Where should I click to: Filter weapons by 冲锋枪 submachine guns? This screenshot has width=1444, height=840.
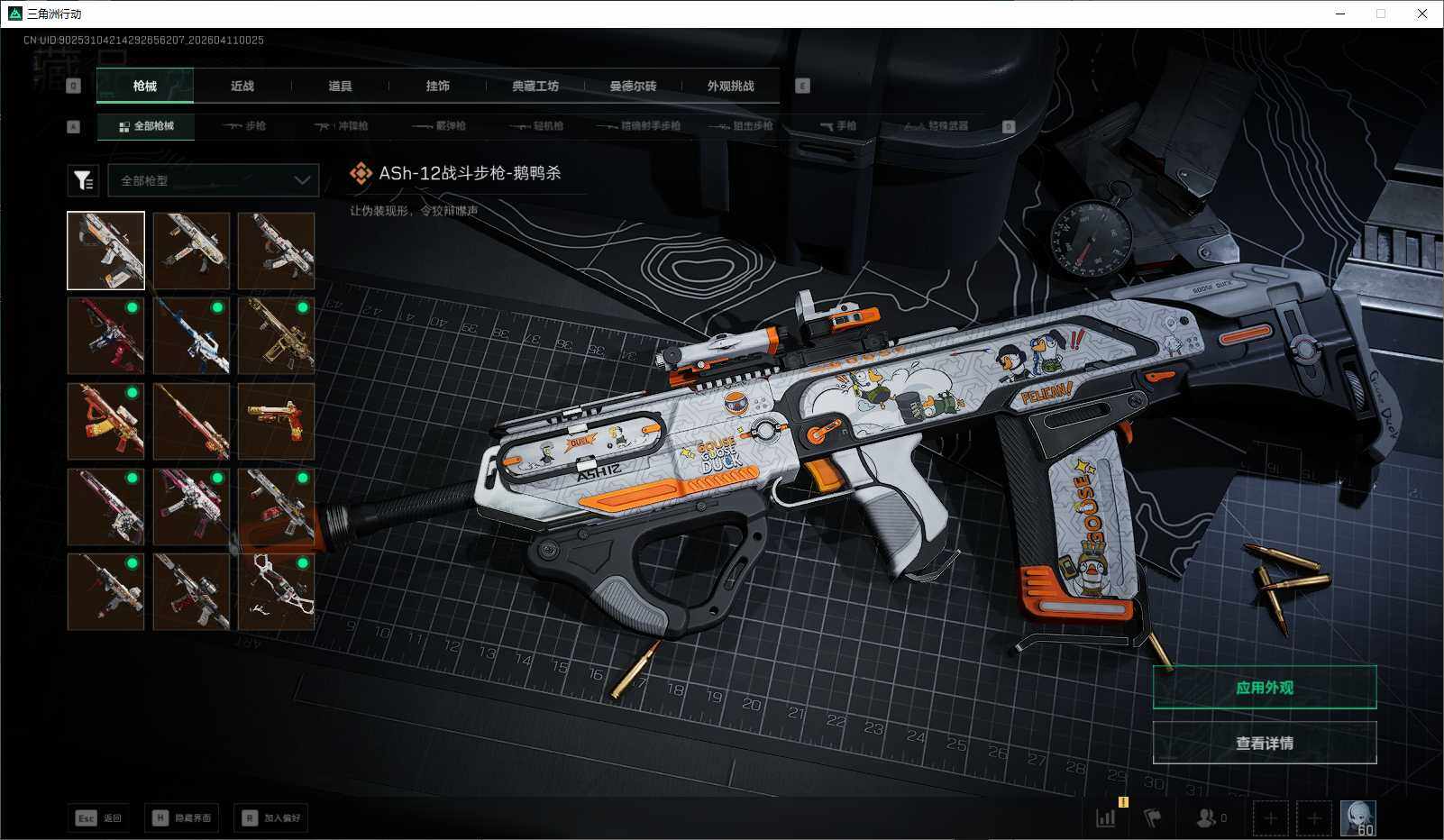coord(342,126)
